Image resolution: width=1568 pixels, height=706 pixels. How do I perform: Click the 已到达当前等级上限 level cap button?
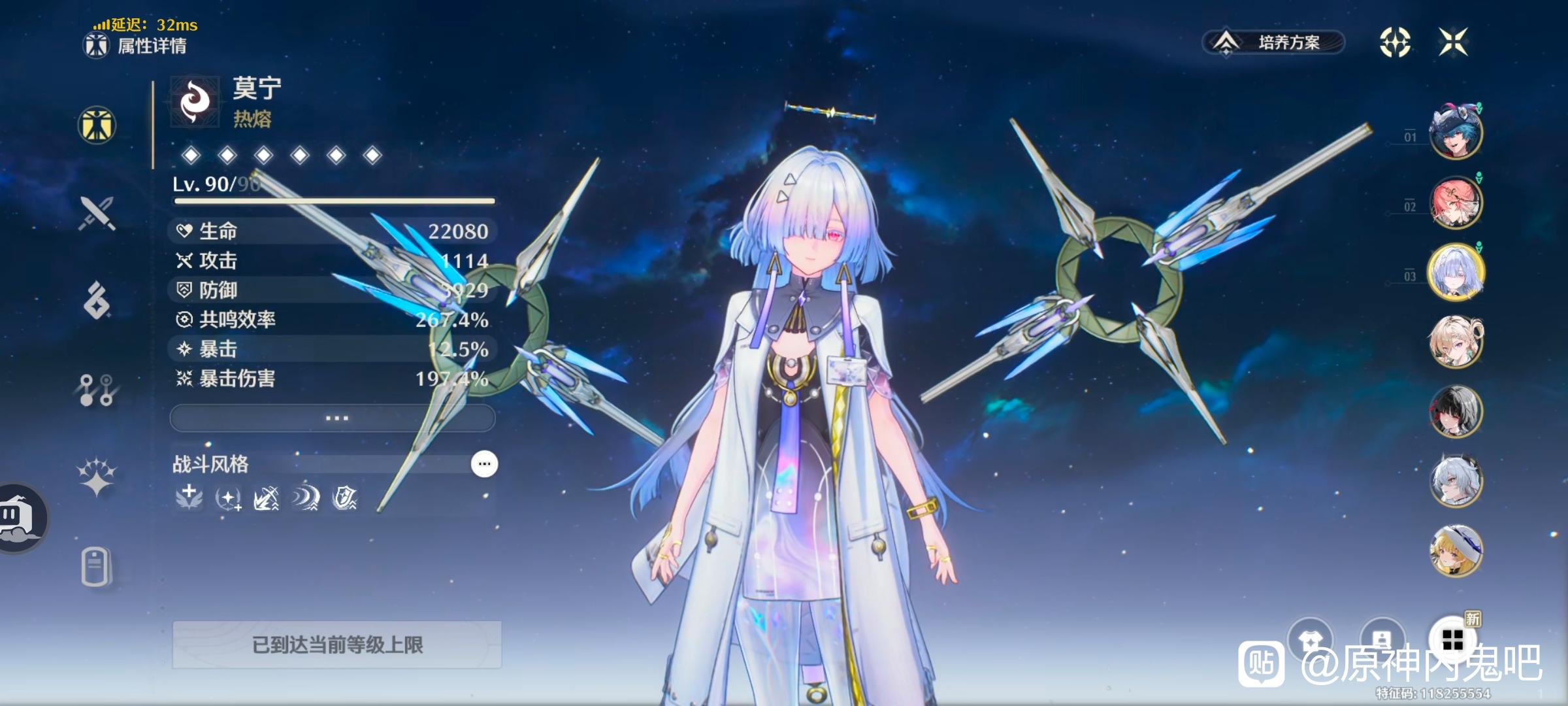tap(336, 645)
